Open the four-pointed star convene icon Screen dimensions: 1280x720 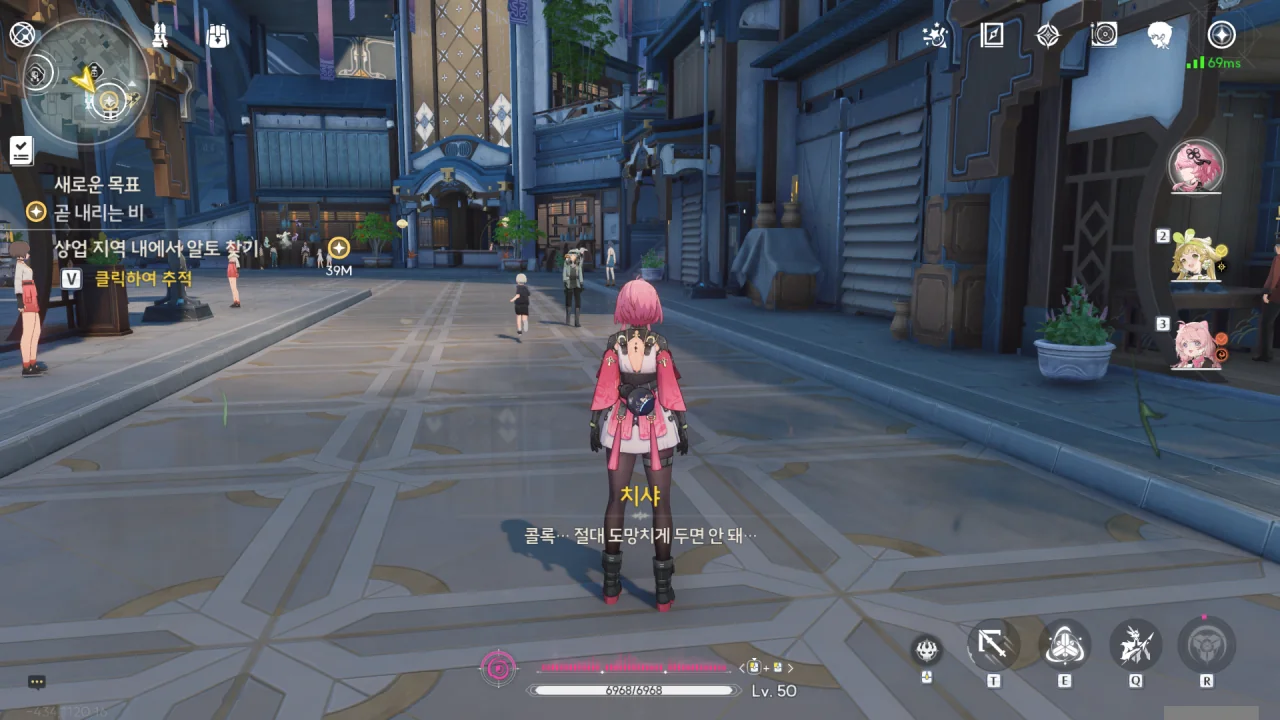click(x=1047, y=36)
